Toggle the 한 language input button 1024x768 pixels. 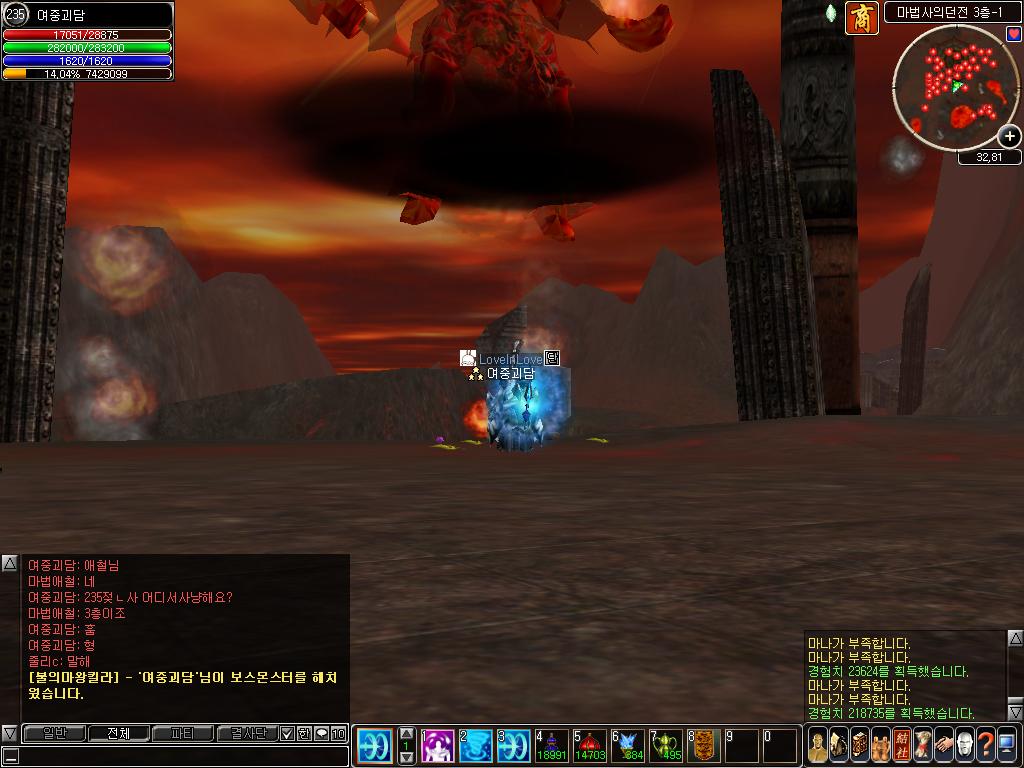point(304,734)
